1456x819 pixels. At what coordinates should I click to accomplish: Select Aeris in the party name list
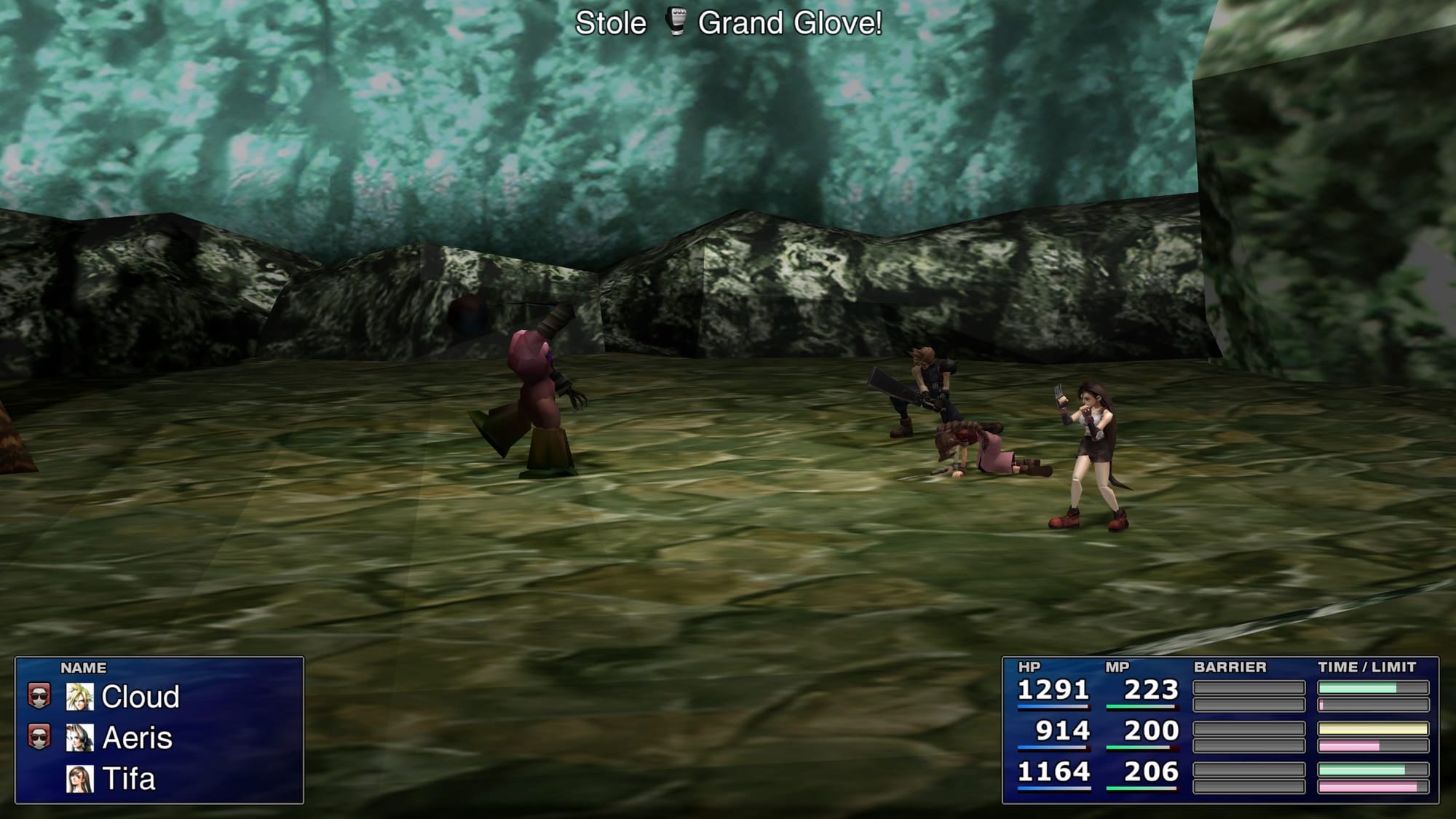click(x=137, y=737)
